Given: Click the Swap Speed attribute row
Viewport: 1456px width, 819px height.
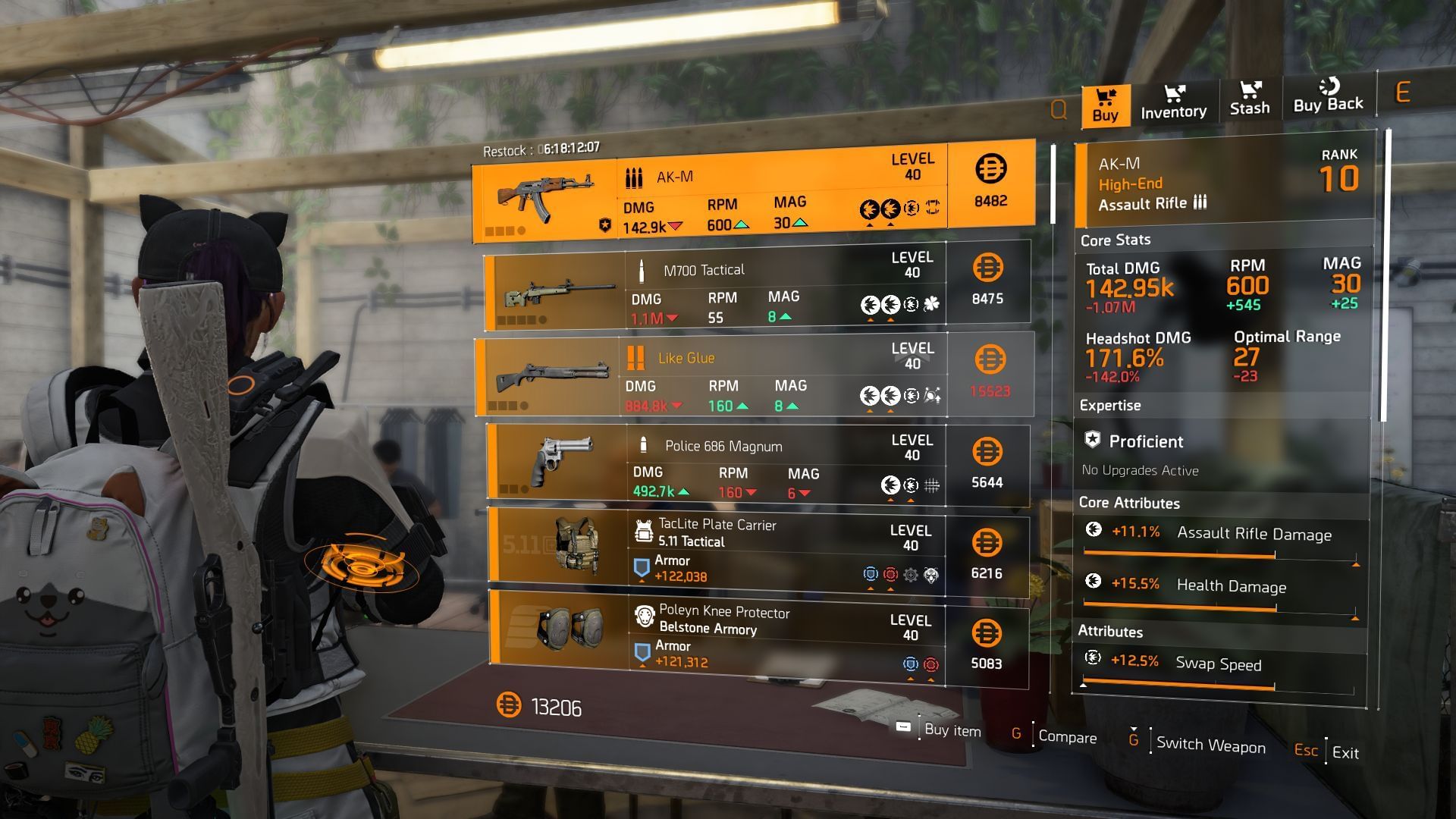Looking at the screenshot, I should [1217, 669].
